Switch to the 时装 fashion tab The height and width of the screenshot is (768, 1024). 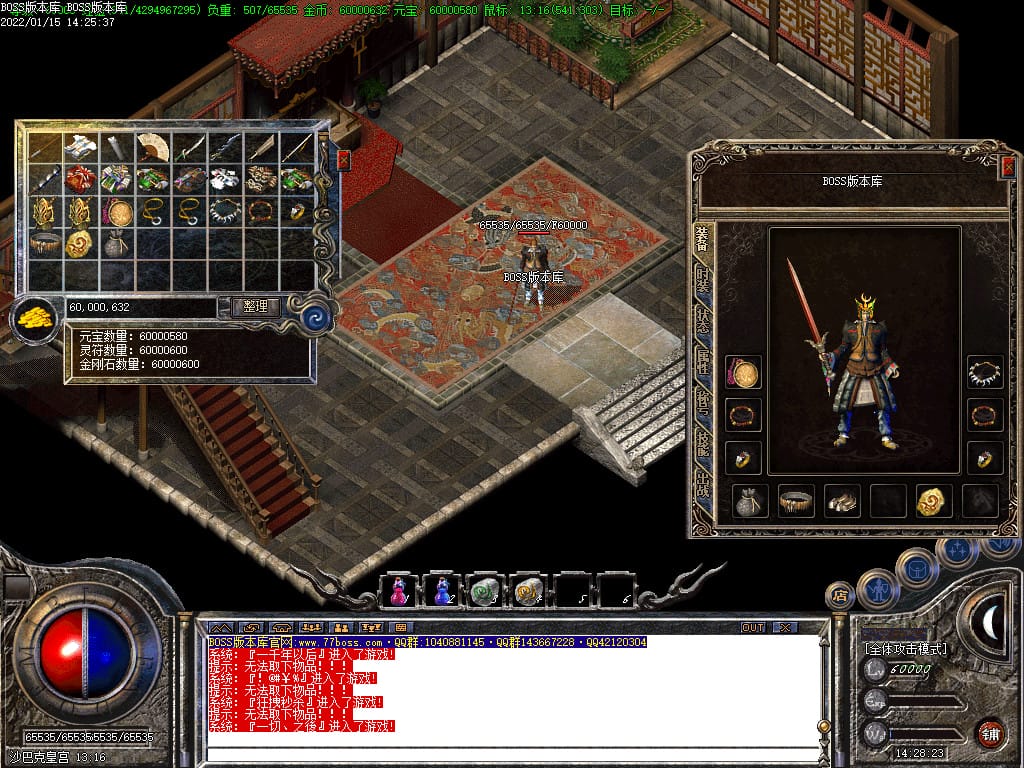coord(703,281)
